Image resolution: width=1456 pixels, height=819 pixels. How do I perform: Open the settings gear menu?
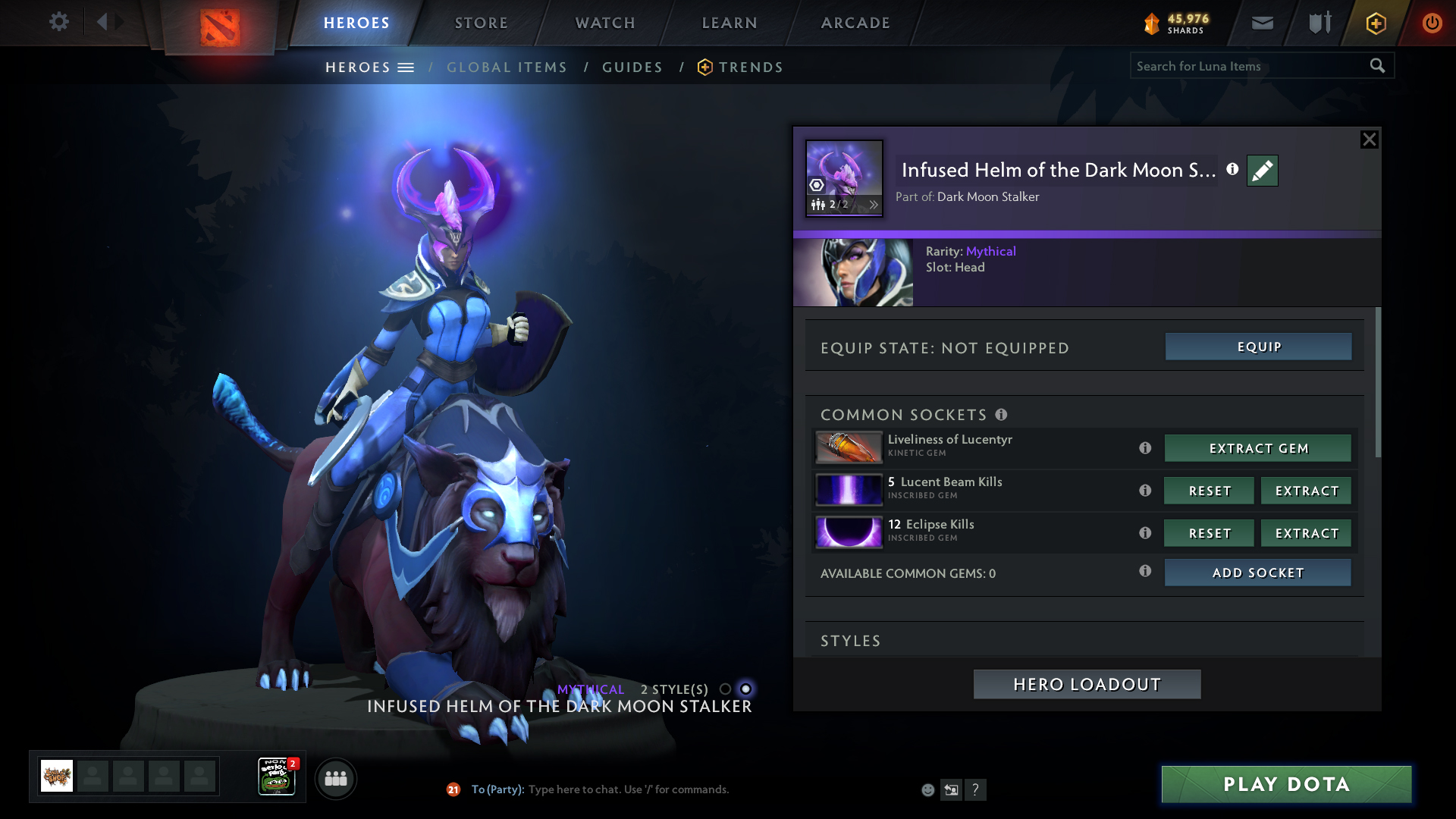pos(58,22)
